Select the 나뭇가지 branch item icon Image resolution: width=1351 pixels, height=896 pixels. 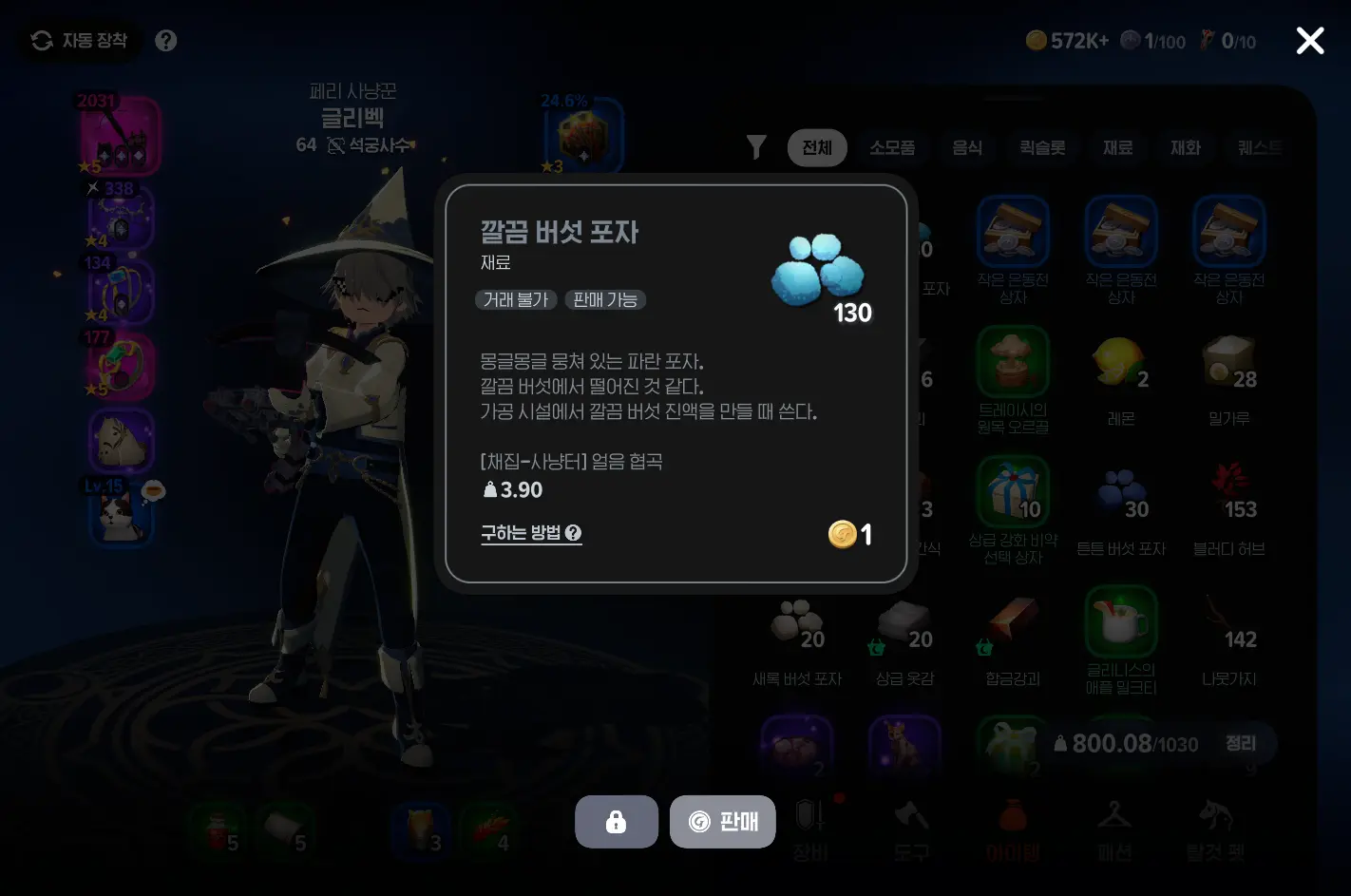(1229, 622)
